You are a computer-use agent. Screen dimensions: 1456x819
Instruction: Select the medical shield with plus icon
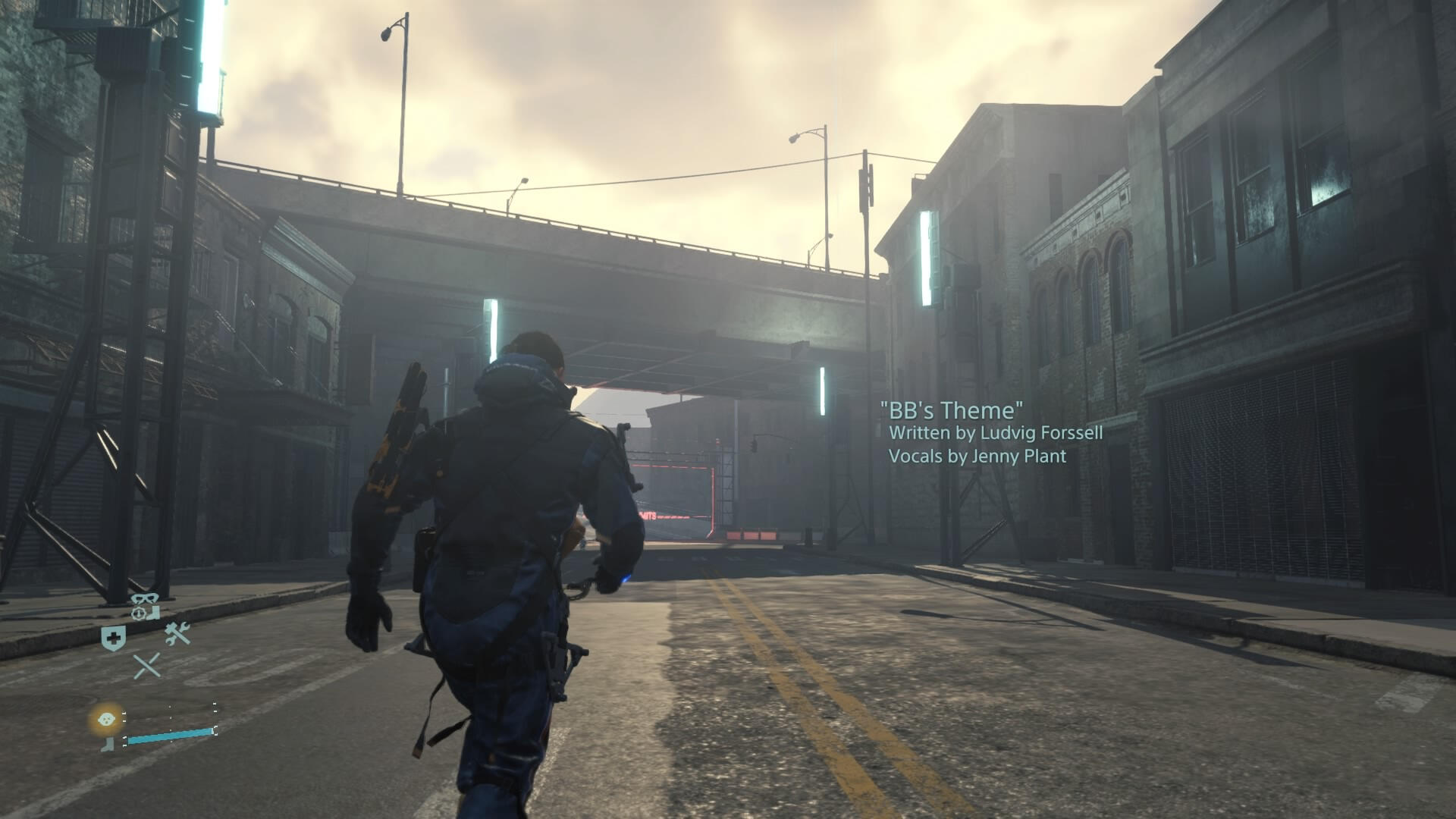point(114,639)
